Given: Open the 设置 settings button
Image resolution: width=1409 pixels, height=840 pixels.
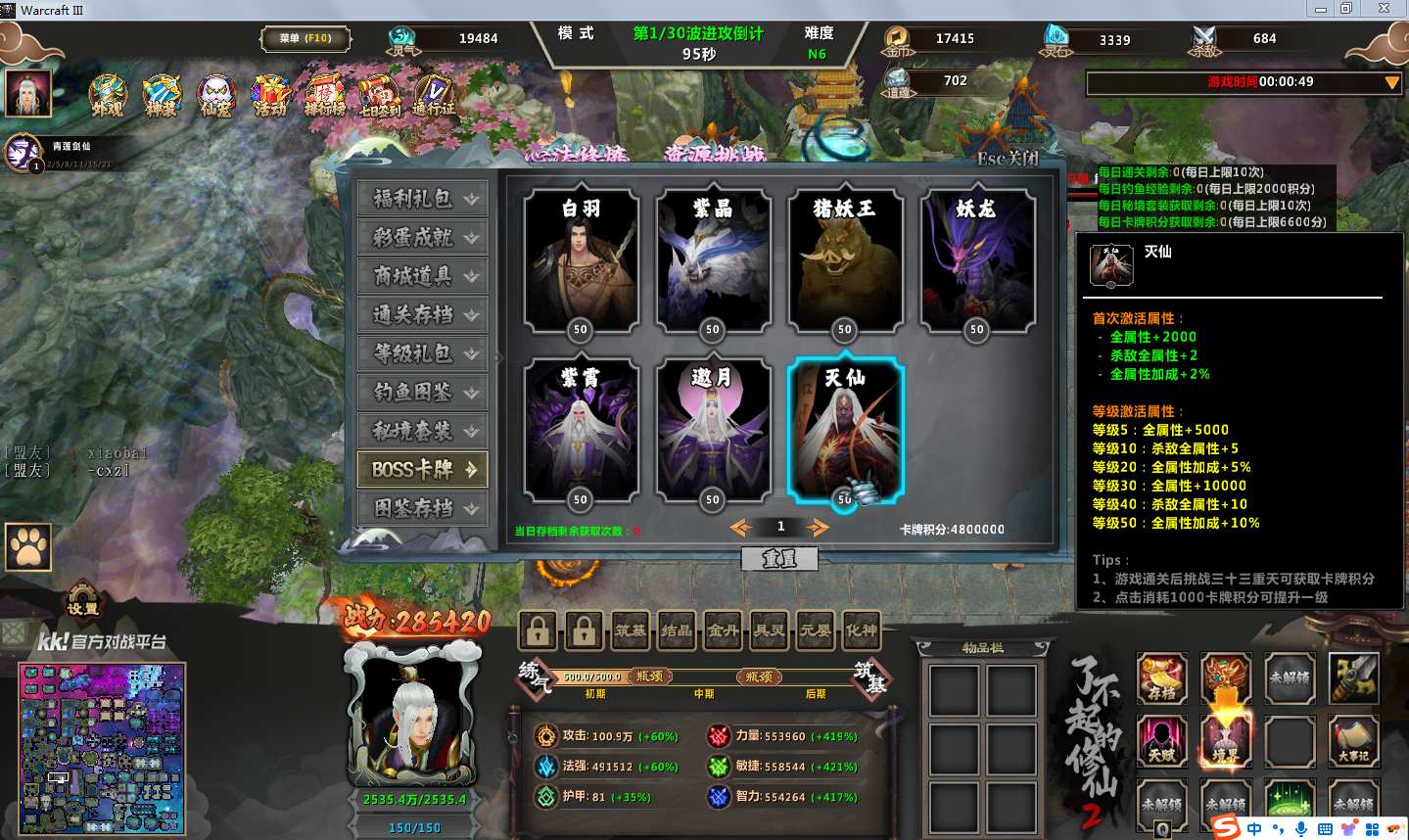Looking at the screenshot, I should (x=83, y=602).
